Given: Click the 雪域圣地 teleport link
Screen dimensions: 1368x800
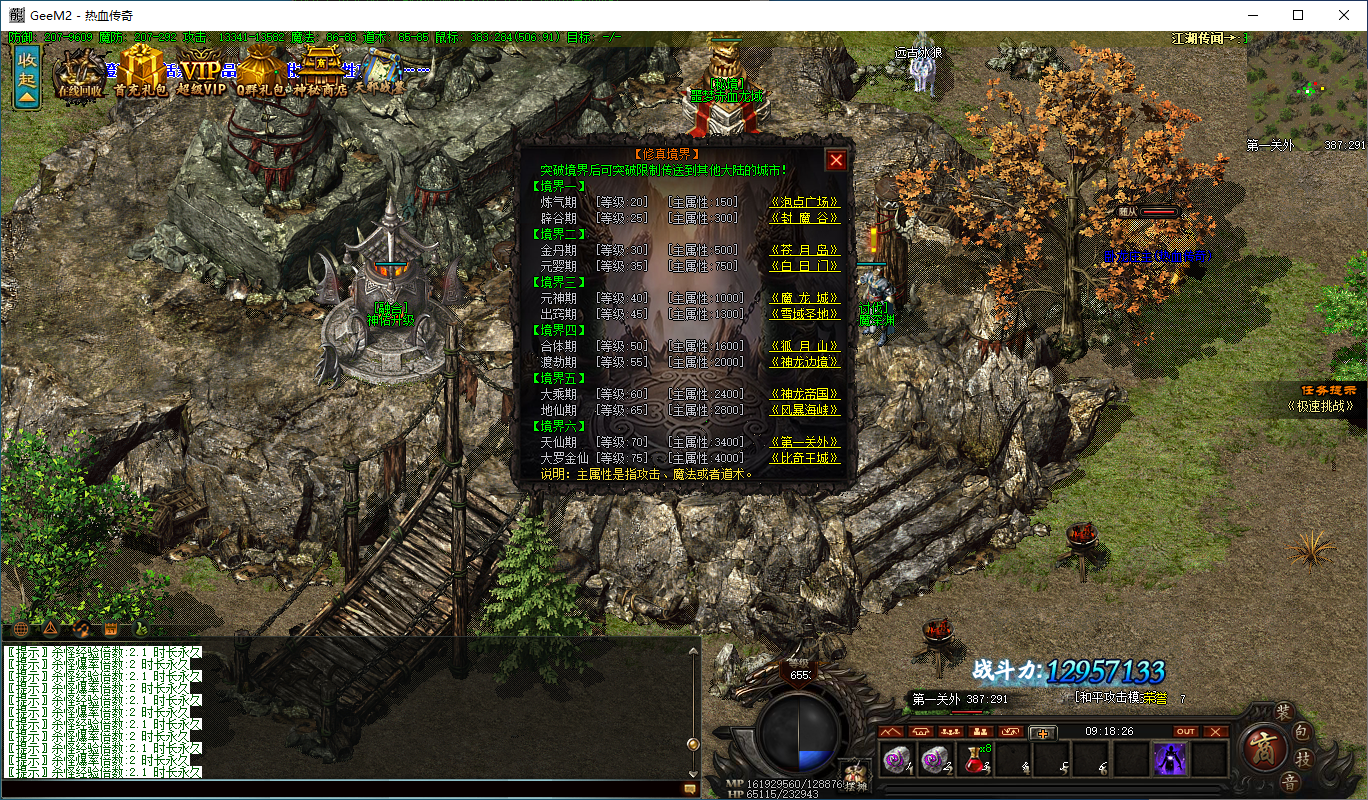Looking at the screenshot, I should [804, 314].
